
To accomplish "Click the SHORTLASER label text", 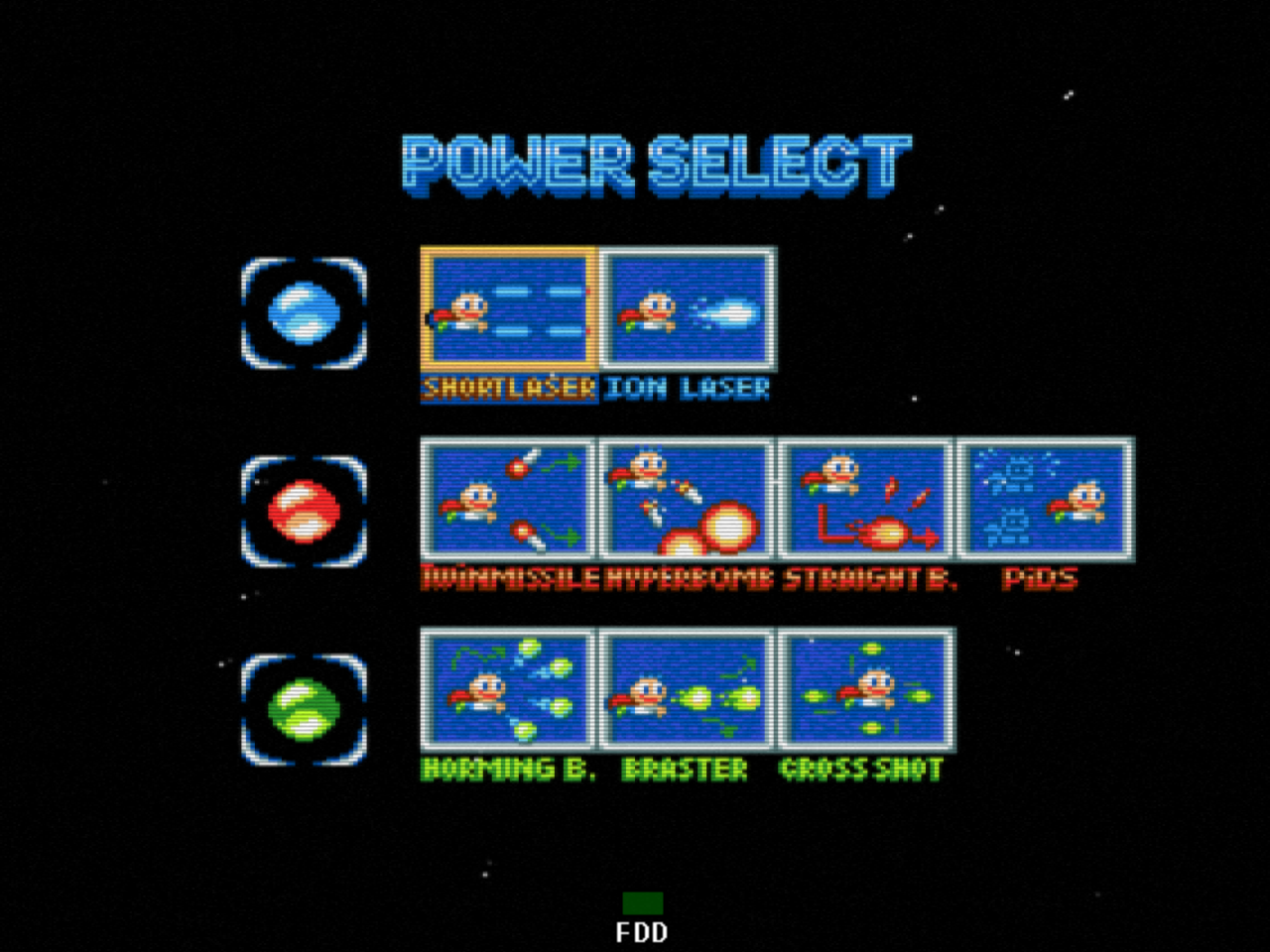I will (508, 389).
